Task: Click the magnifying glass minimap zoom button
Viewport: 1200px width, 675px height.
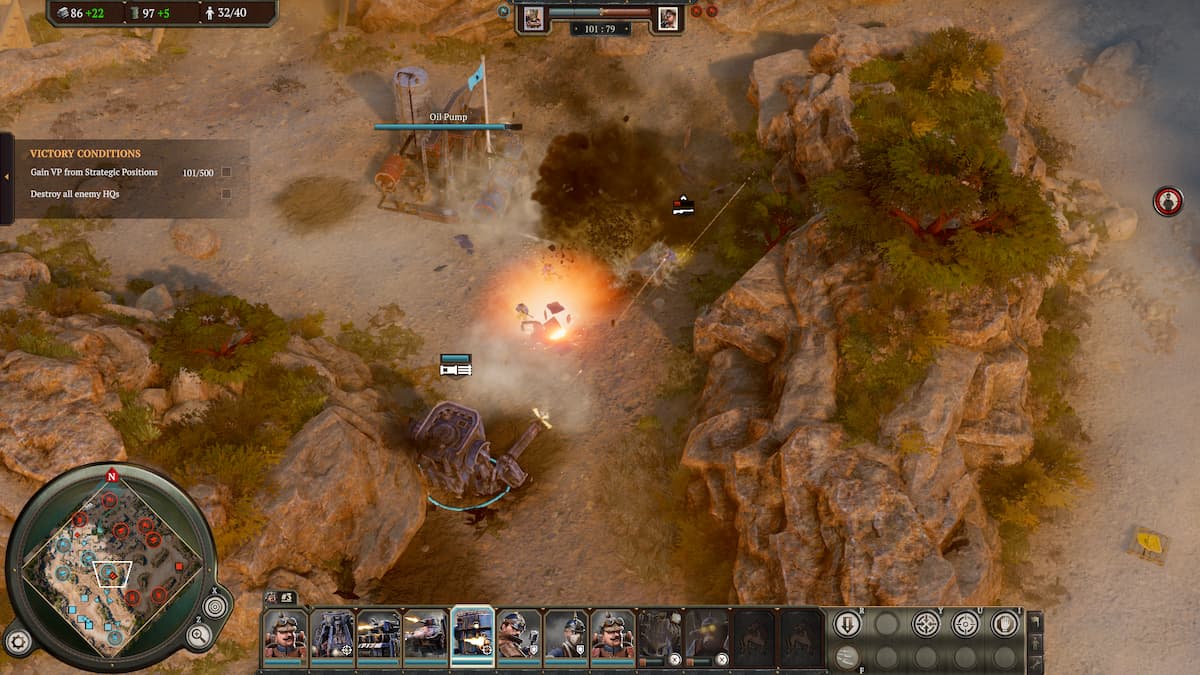Action: tap(199, 634)
